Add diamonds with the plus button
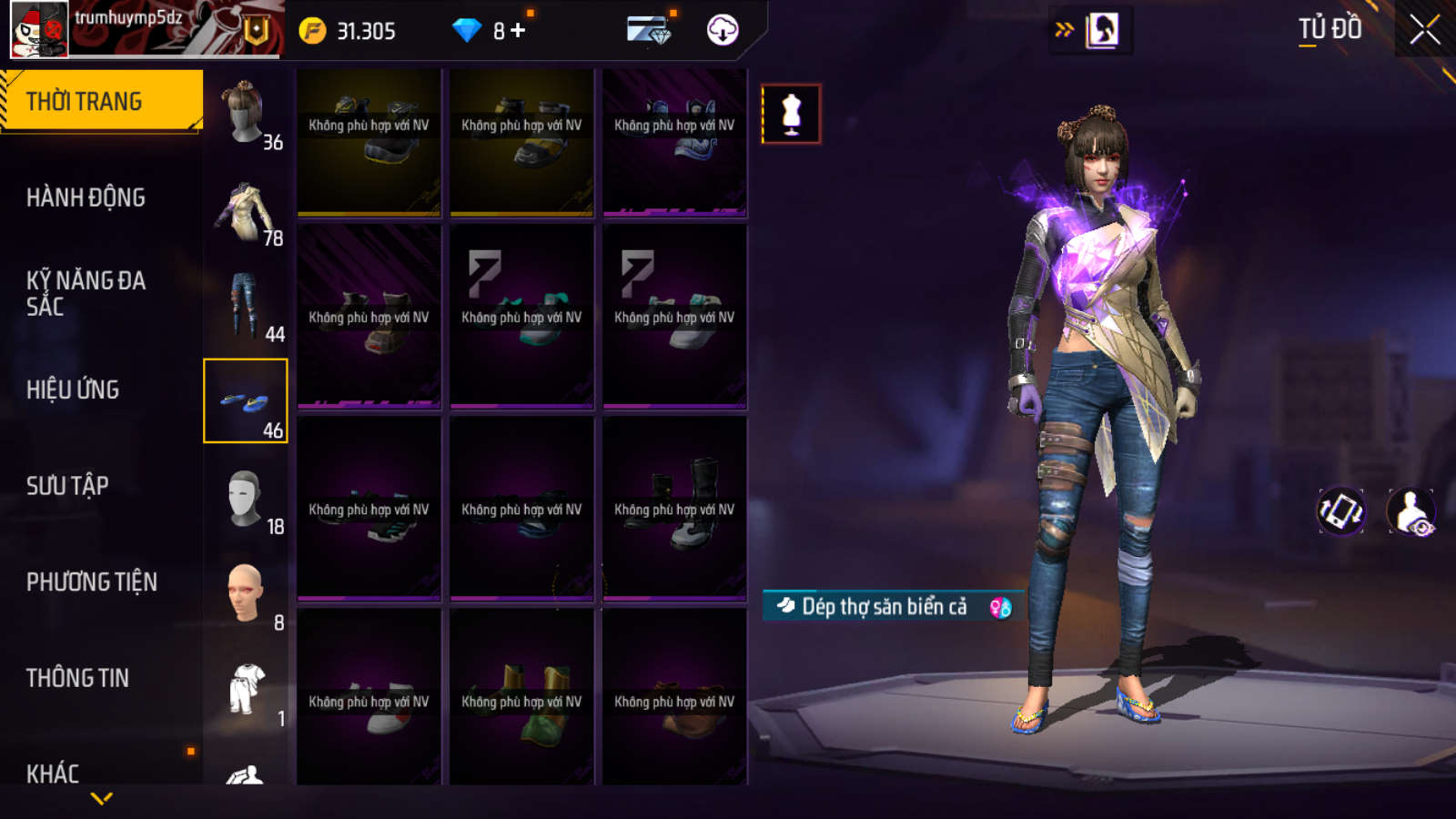 coord(519,31)
